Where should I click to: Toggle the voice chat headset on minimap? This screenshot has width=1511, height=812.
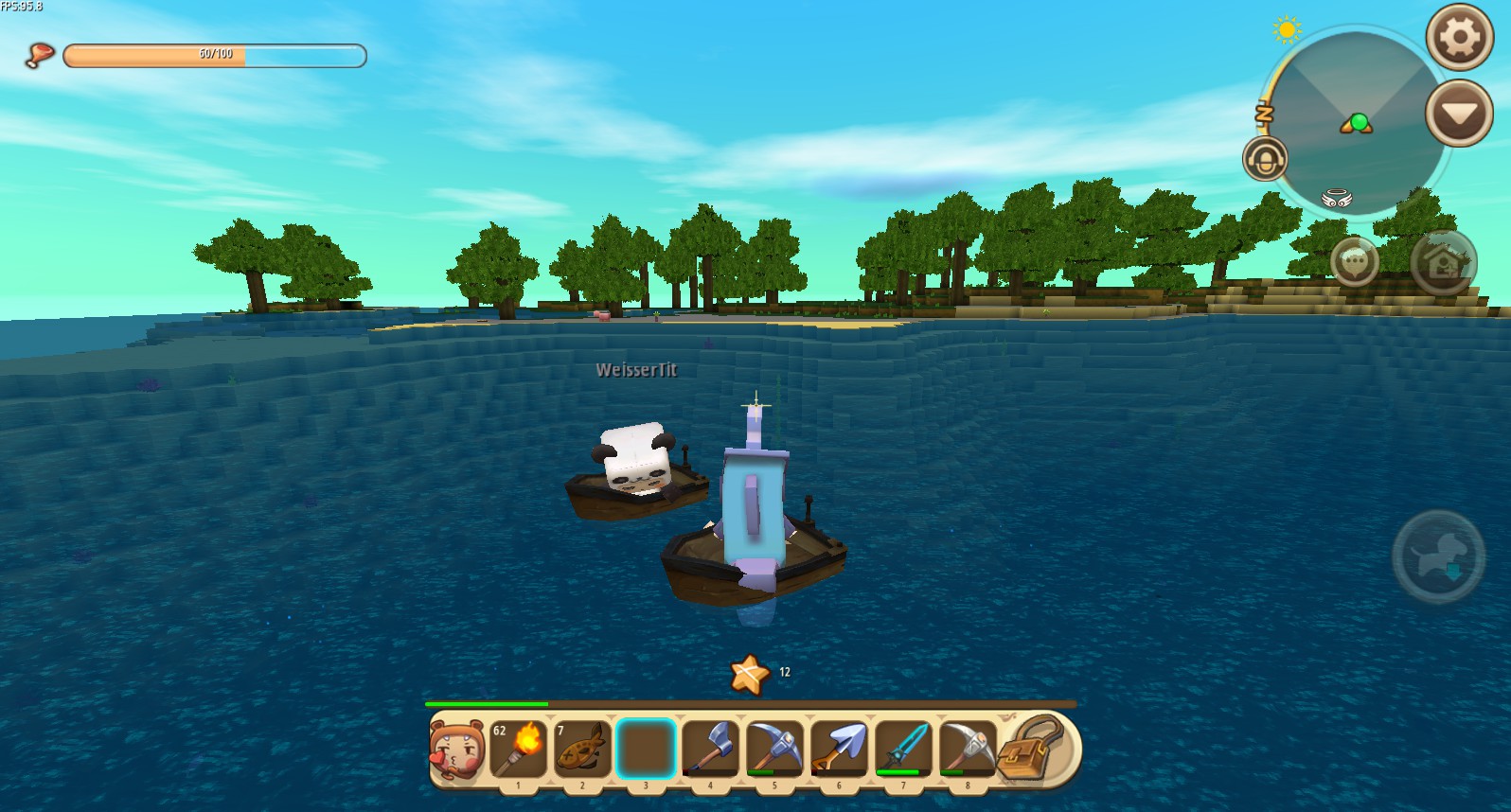[x=1266, y=159]
